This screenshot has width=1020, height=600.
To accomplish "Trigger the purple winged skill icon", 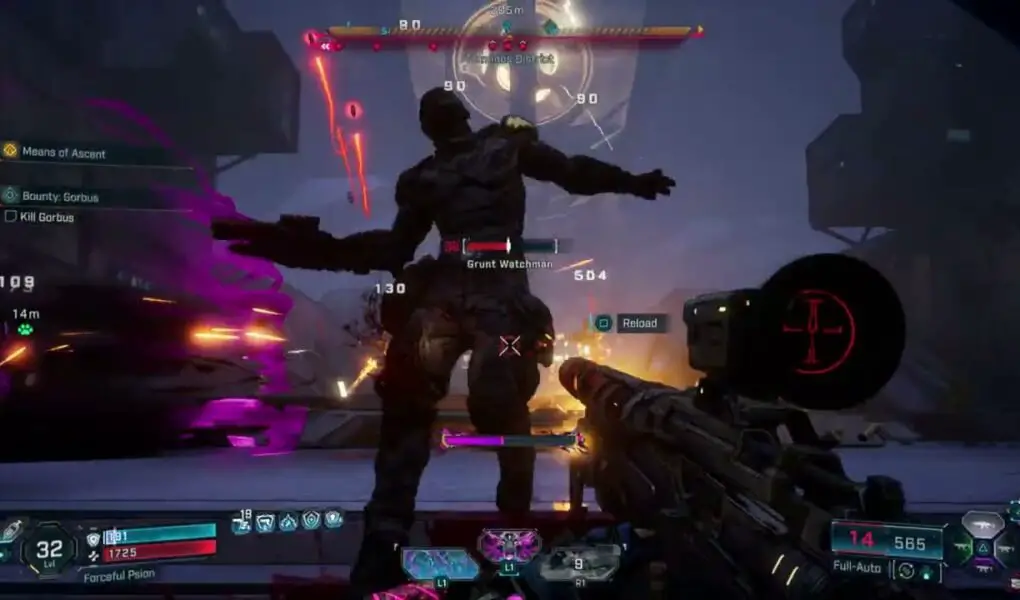I will point(509,547).
